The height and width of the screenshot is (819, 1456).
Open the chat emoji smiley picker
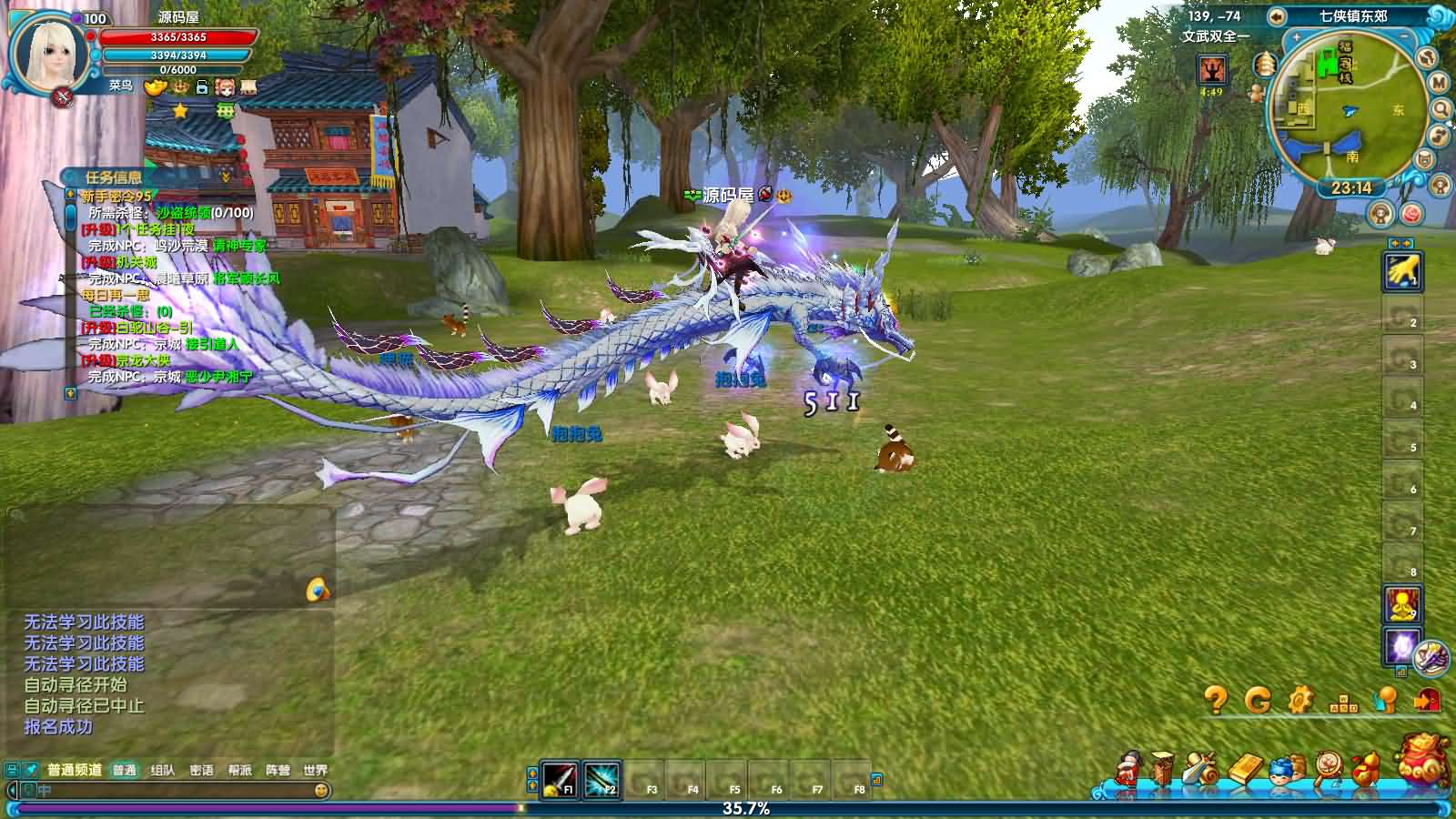(x=320, y=790)
